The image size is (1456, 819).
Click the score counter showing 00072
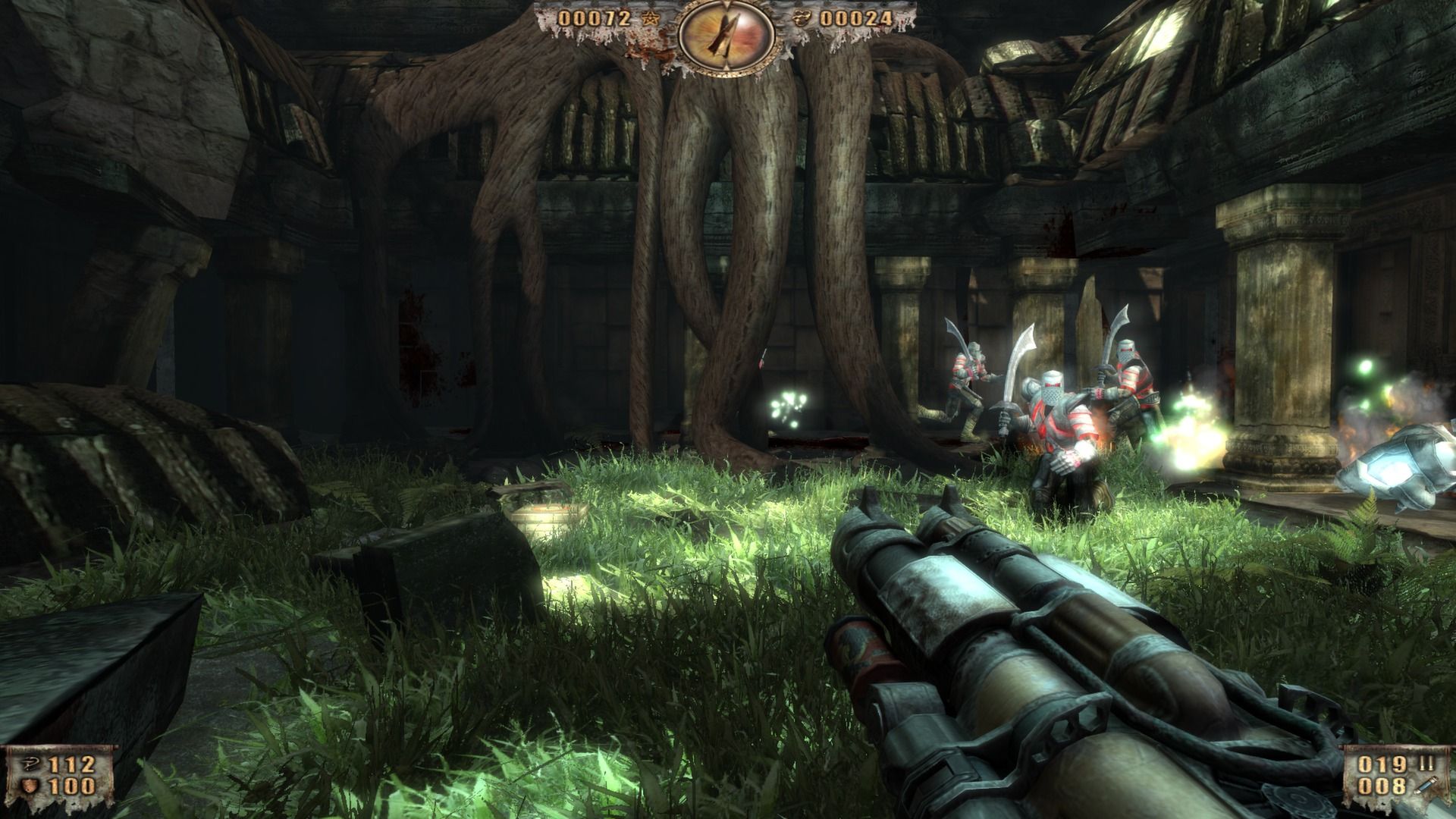[595, 18]
